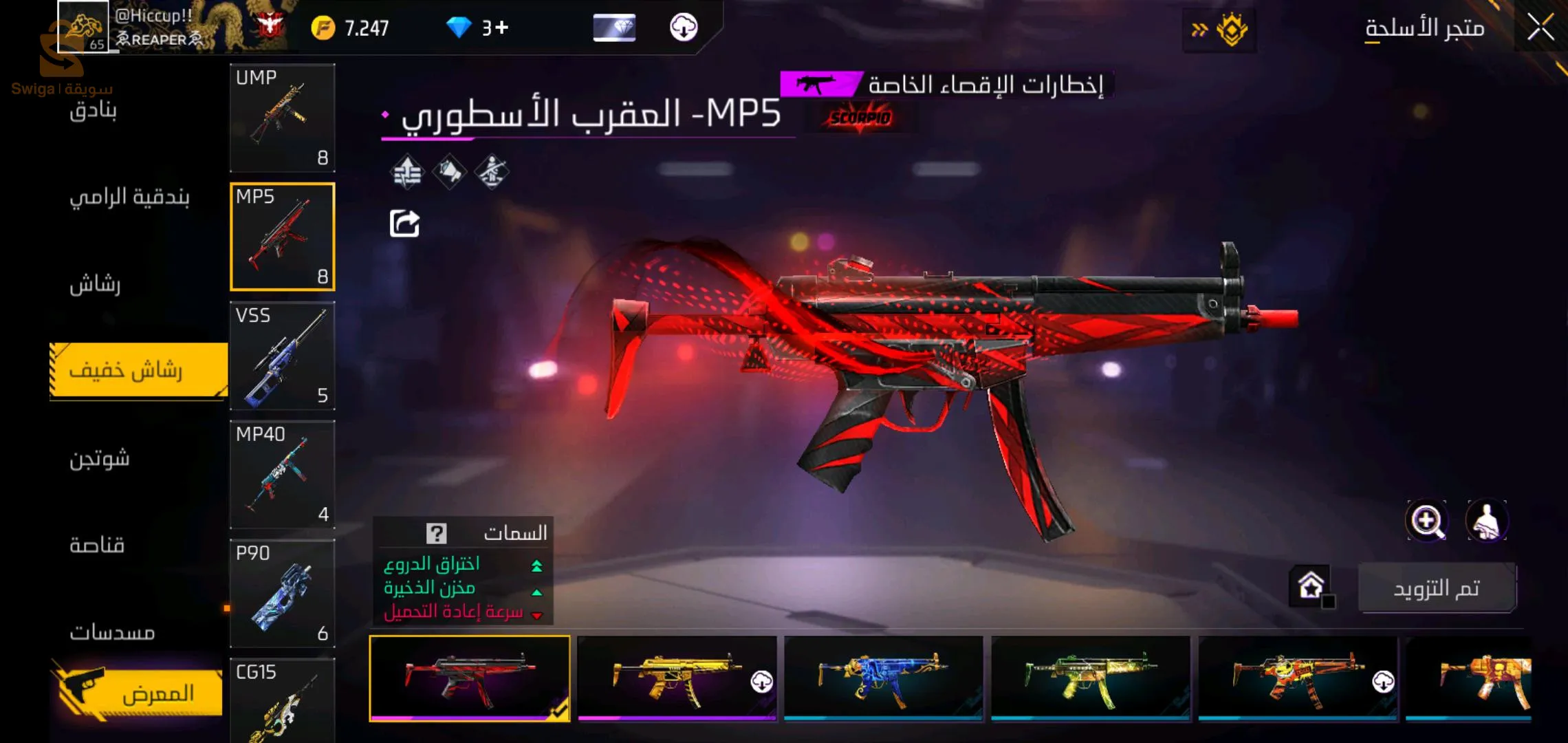Select the VSS from the weapon list
The height and width of the screenshot is (743, 1568).
point(282,356)
